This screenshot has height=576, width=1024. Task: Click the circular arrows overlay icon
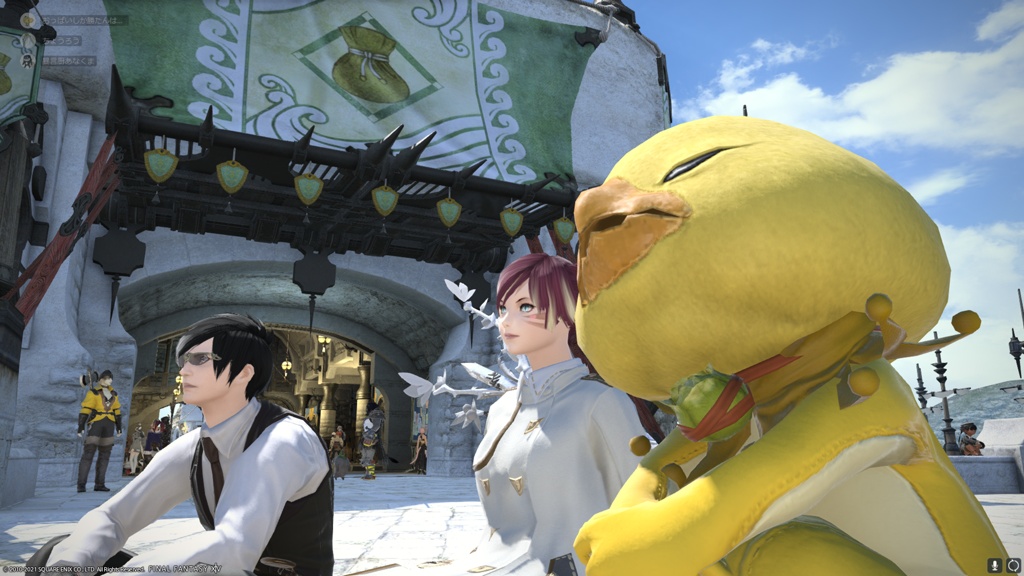1012,565
